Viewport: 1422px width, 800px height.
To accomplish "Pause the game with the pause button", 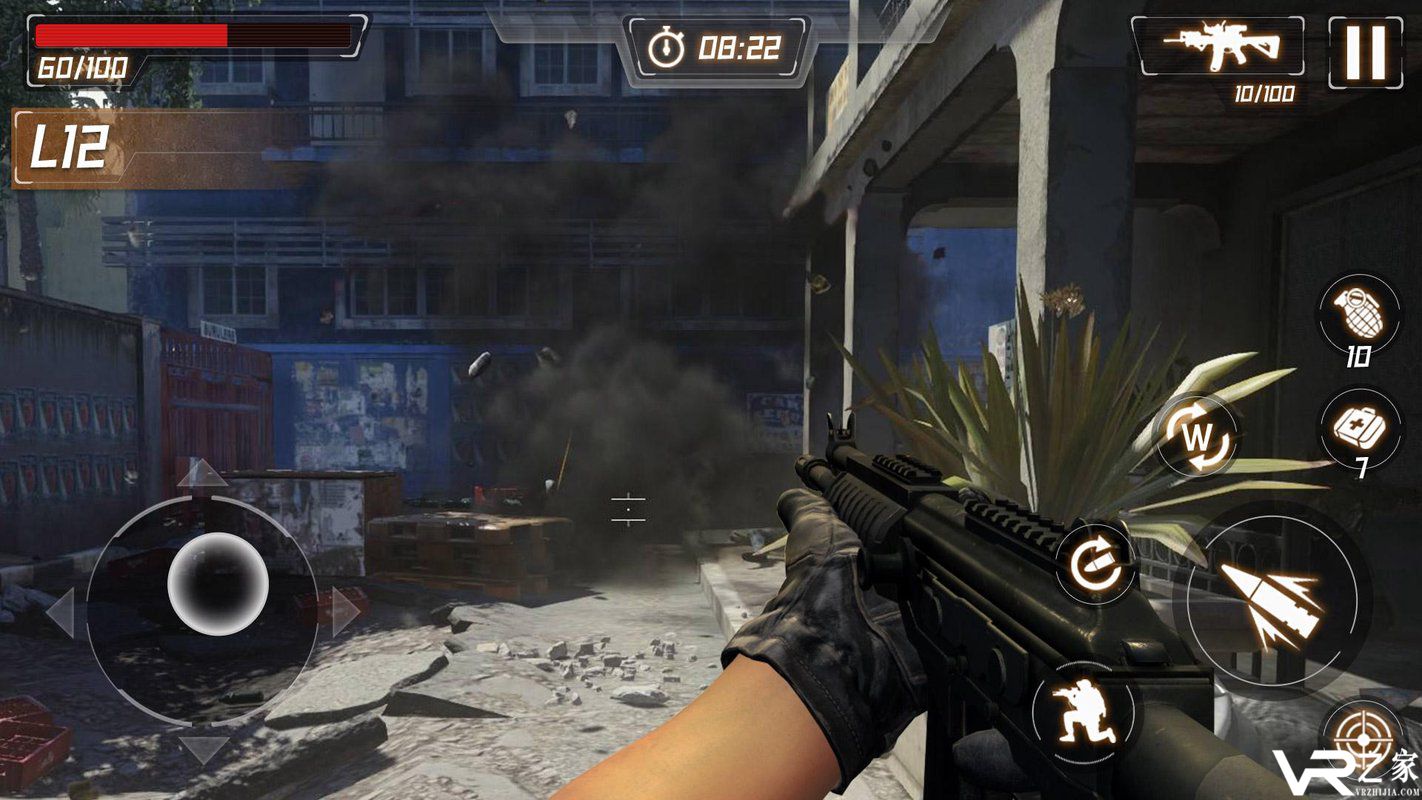I will (x=1365, y=52).
